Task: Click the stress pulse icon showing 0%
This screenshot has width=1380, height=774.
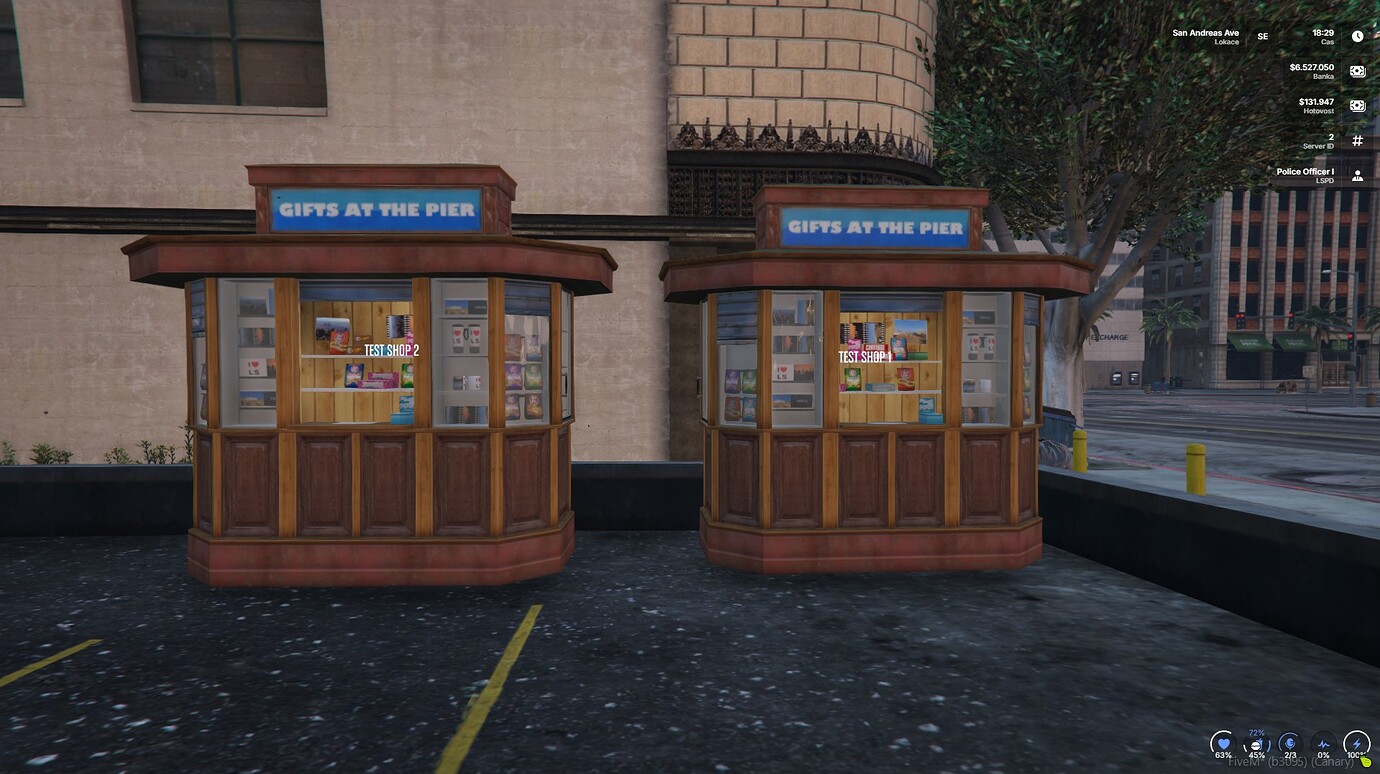Action: coord(1324,744)
